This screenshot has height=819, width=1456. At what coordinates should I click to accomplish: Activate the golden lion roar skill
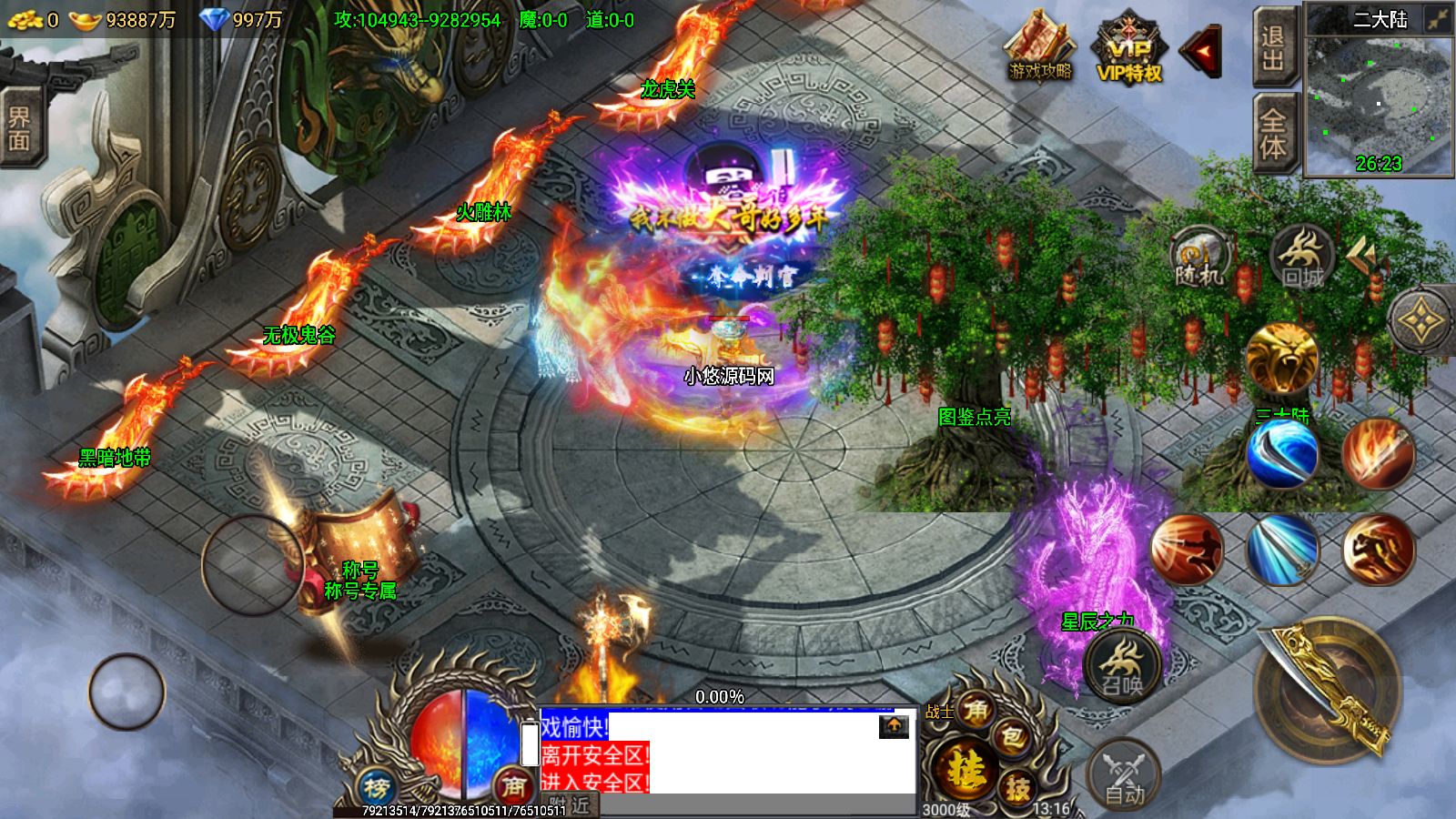coord(1281,359)
